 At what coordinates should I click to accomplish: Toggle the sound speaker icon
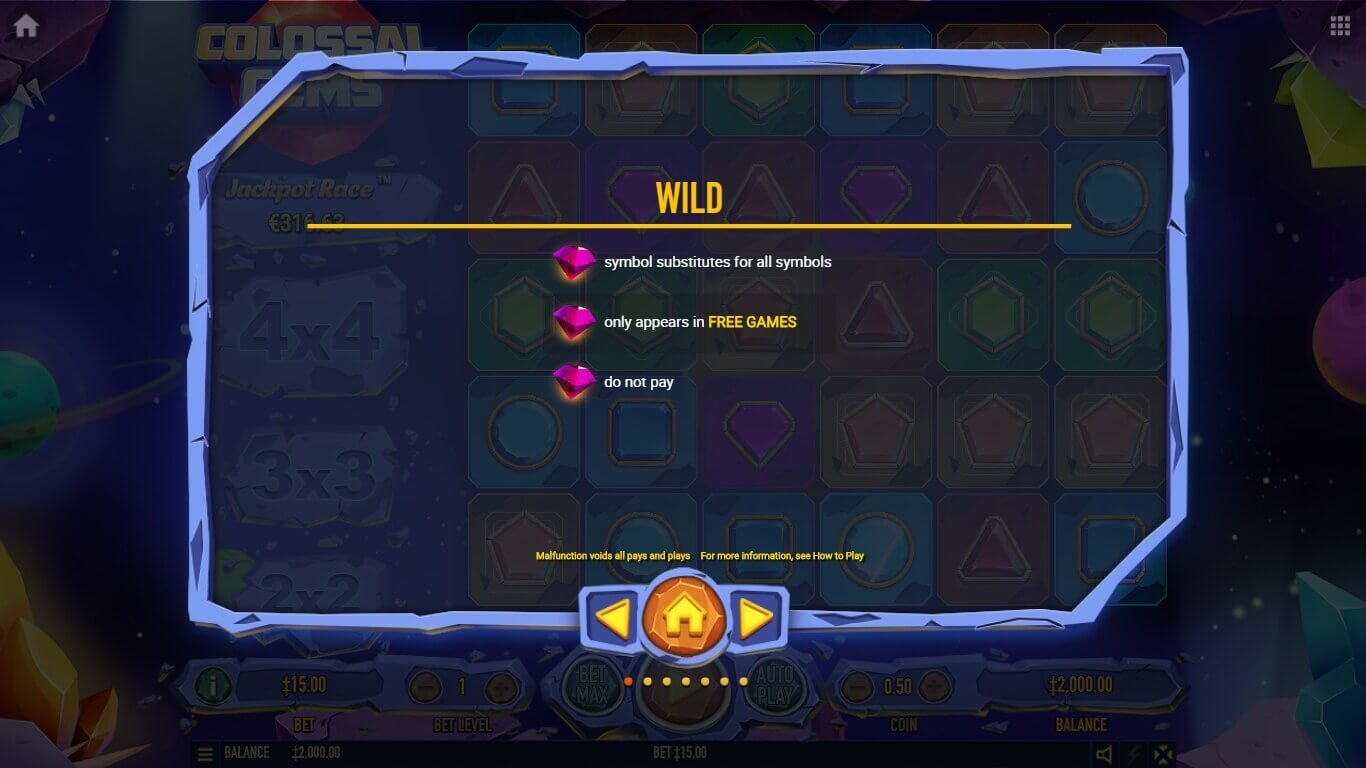point(1104,754)
